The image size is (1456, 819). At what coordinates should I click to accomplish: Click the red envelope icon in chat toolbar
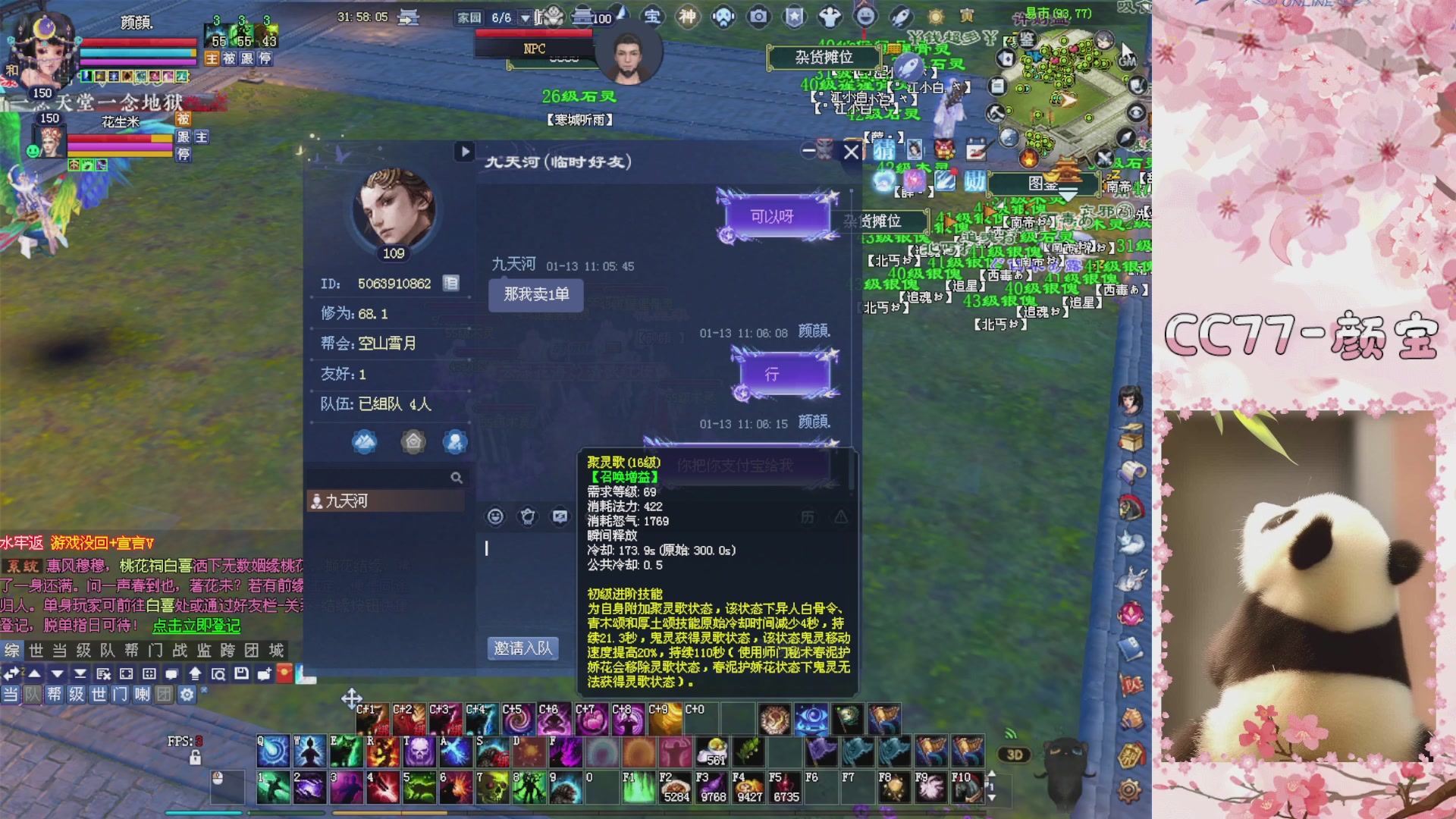coord(285,674)
